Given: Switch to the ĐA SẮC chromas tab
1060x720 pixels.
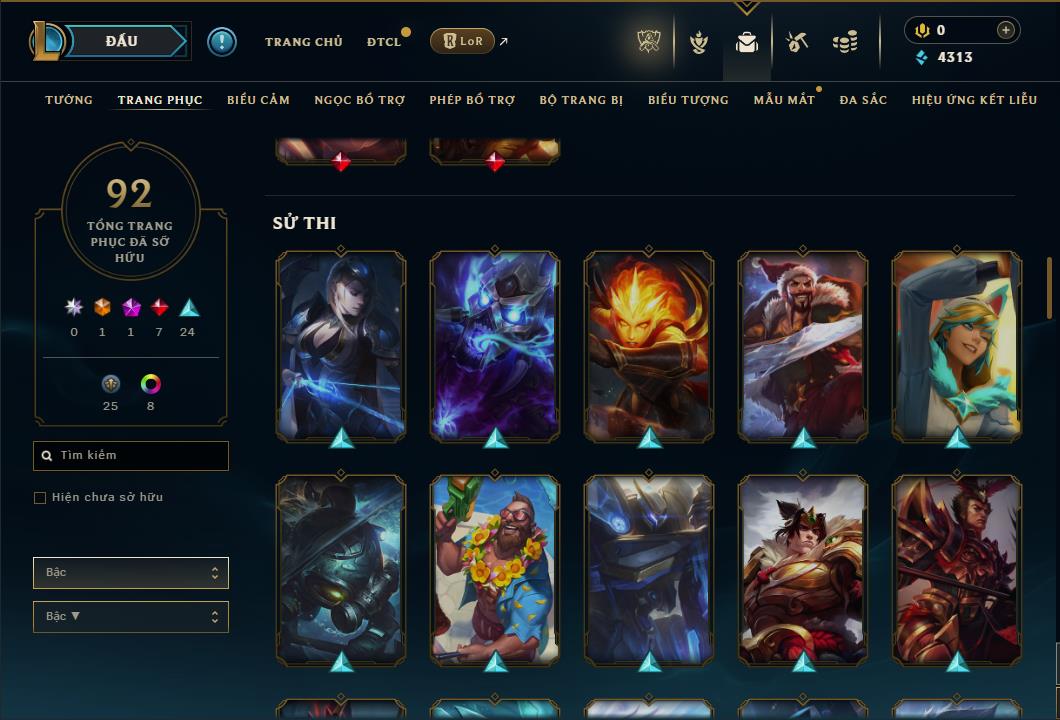Looking at the screenshot, I should pyautogui.click(x=863, y=100).
